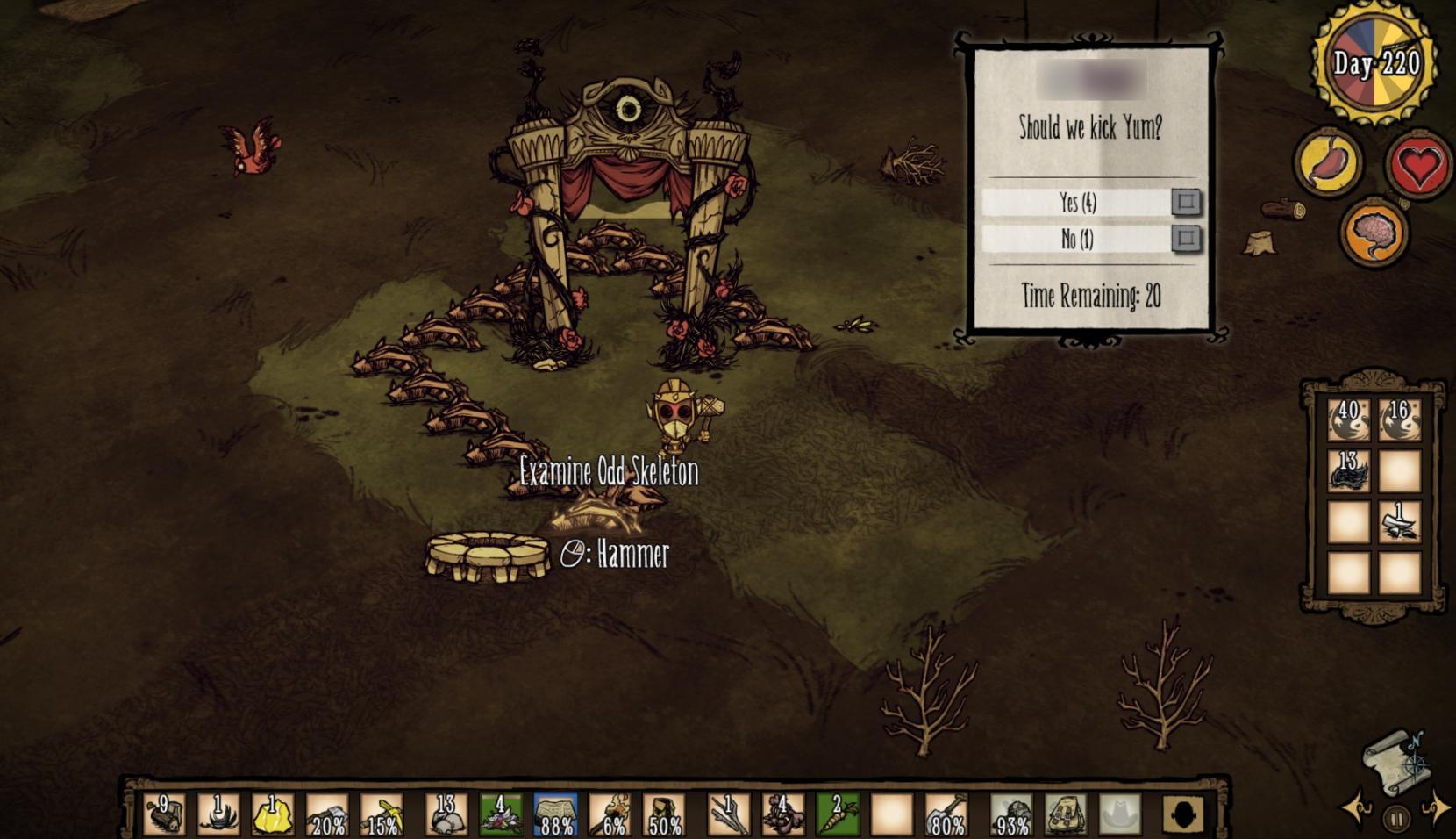Select the equipped hammer at 93%

1011,815
